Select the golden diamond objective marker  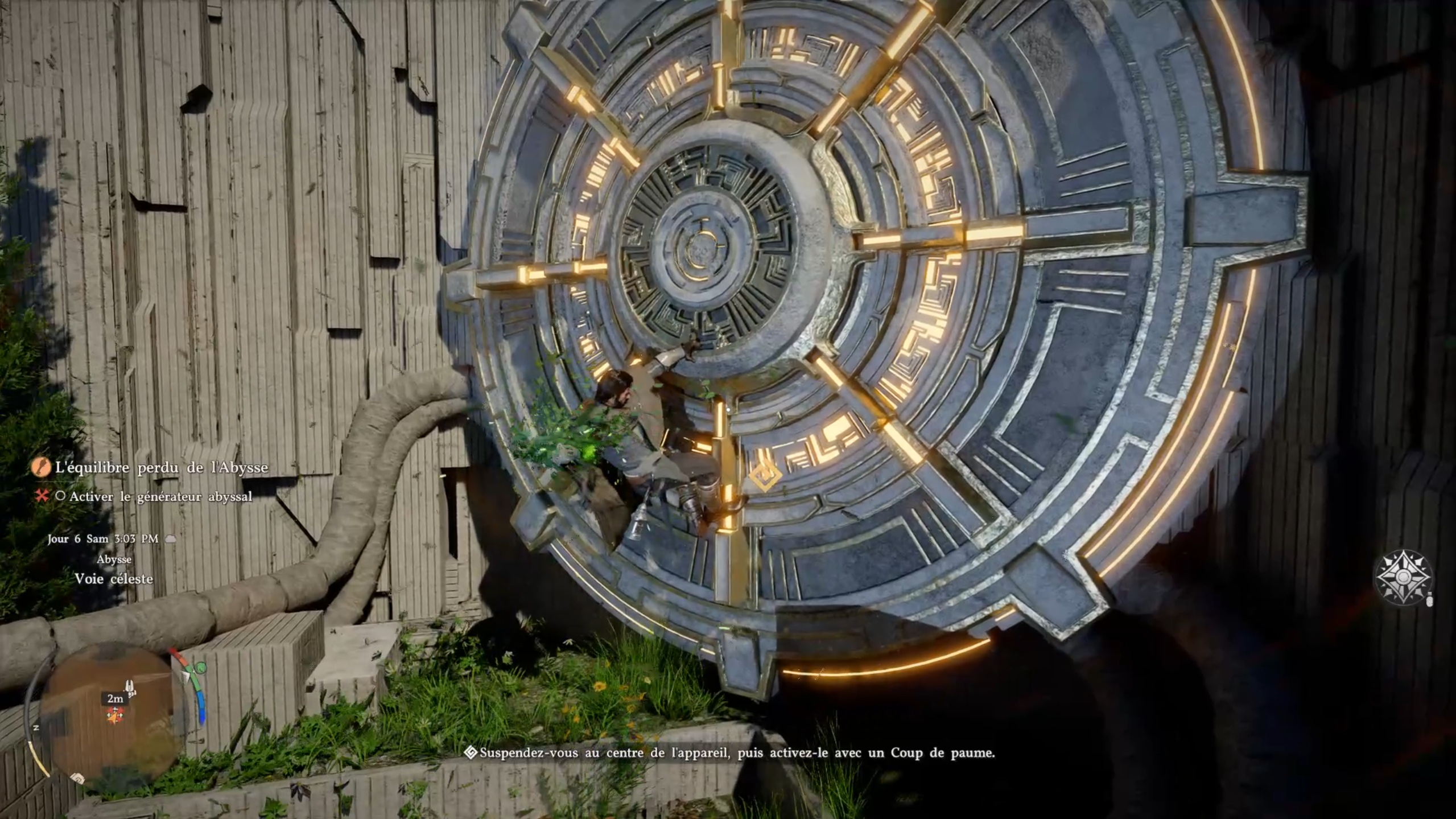(764, 475)
